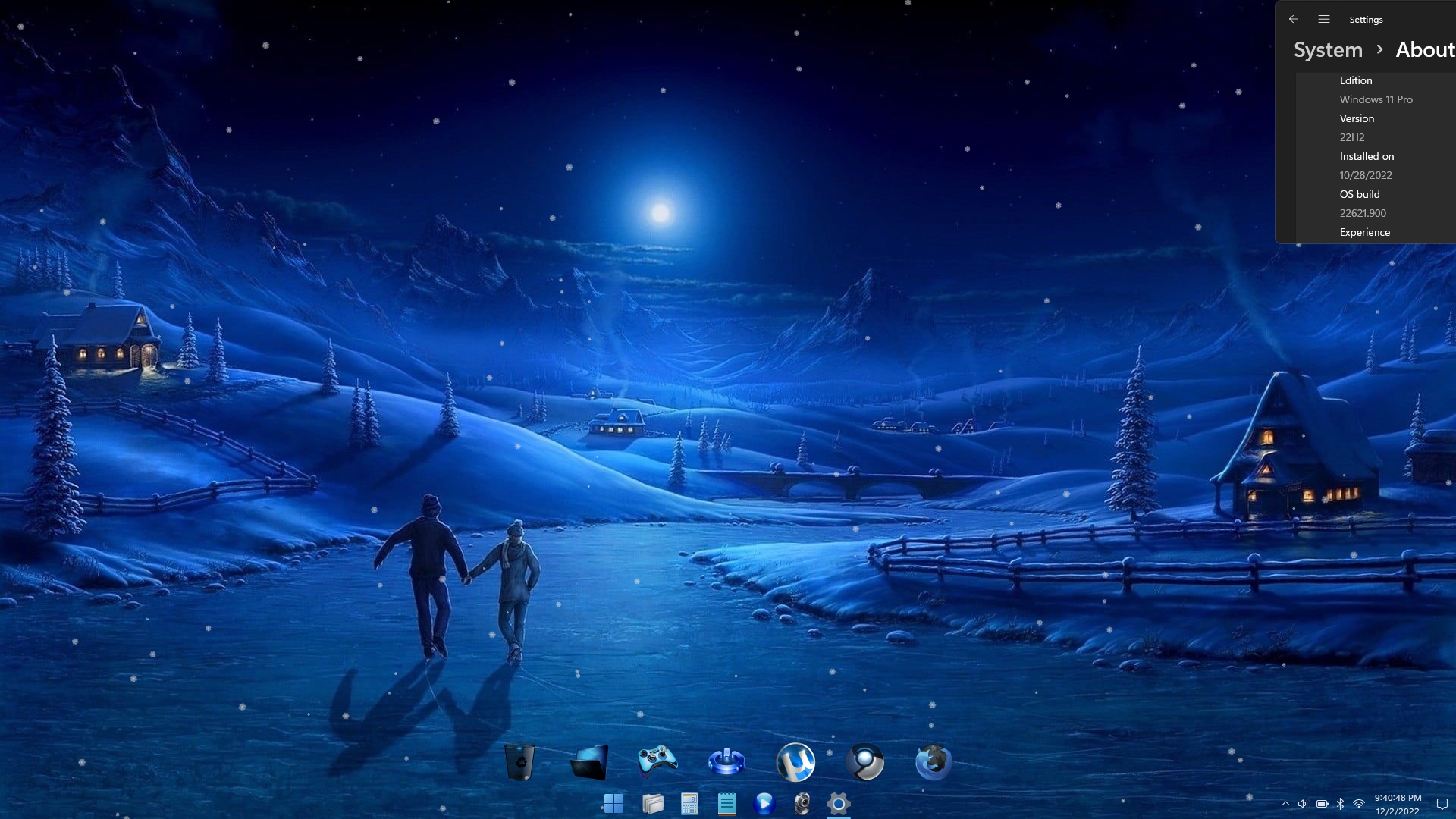Screen dimensions: 1456x819
Task: Open the media player taskbar icon
Action: (764, 803)
